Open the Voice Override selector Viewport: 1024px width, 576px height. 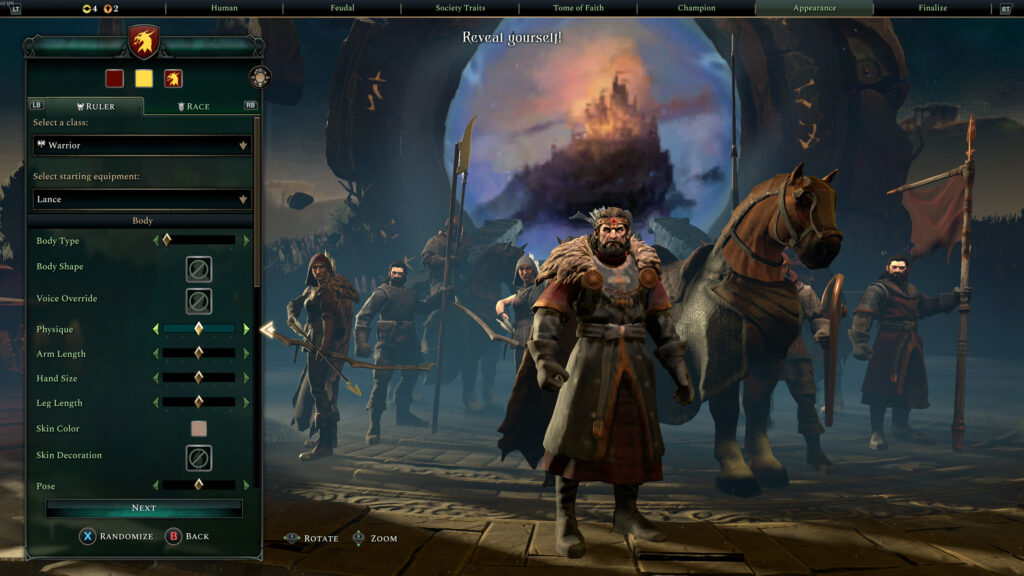(198, 300)
